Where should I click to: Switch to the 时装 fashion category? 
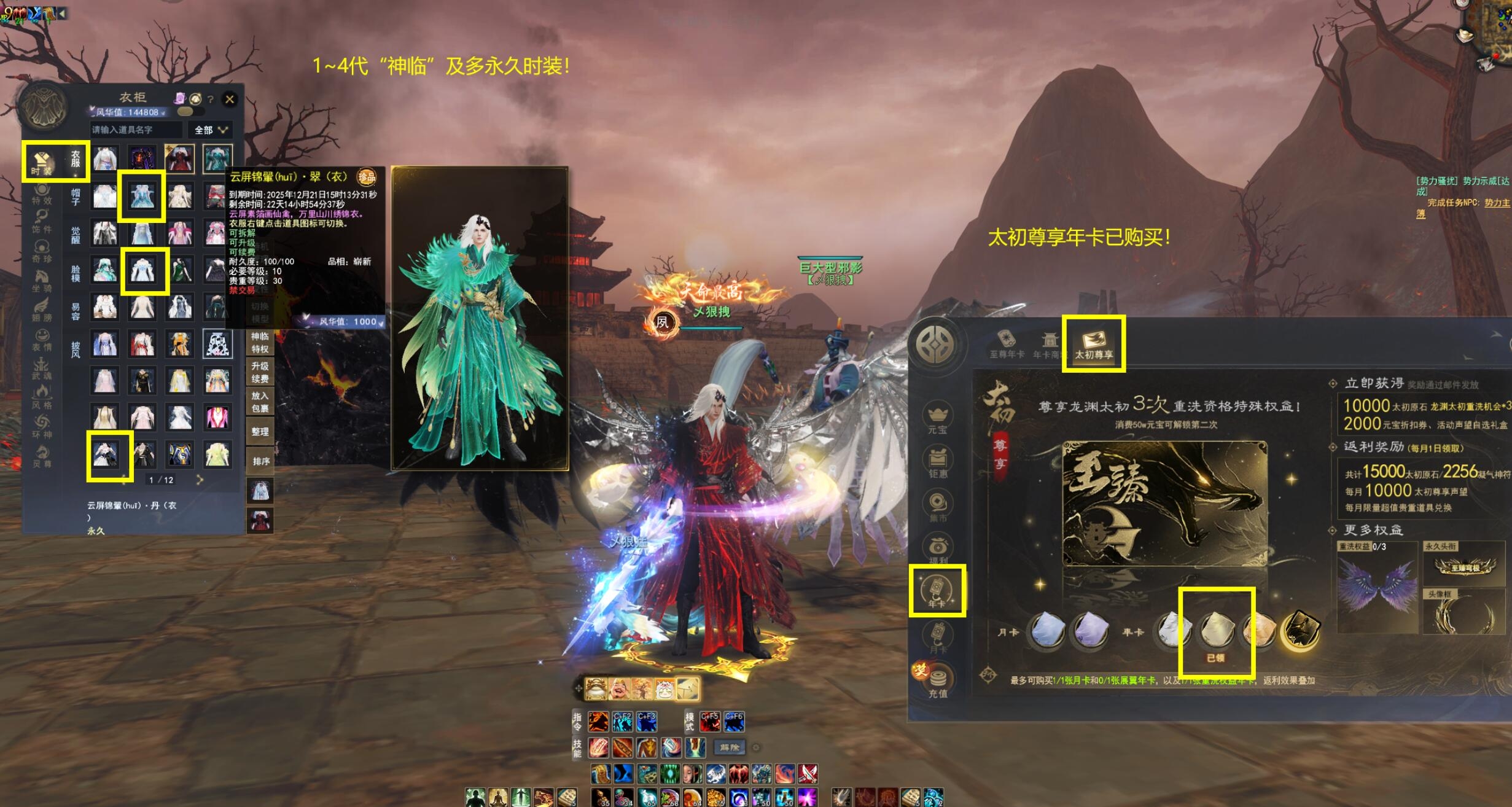[42, 163]
